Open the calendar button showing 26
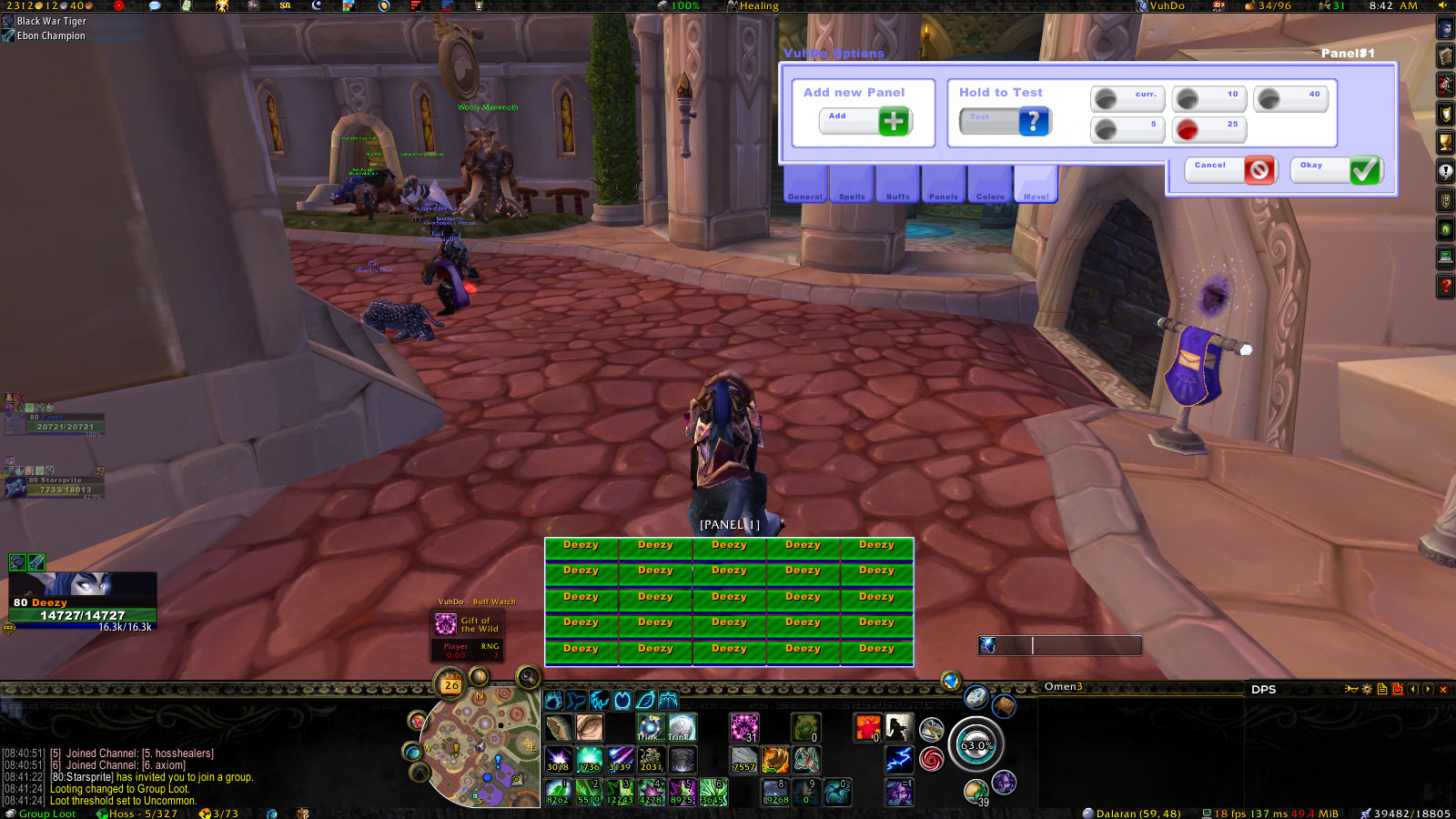Viewport: 1456px width, 819px height. [x=451, y=684]
